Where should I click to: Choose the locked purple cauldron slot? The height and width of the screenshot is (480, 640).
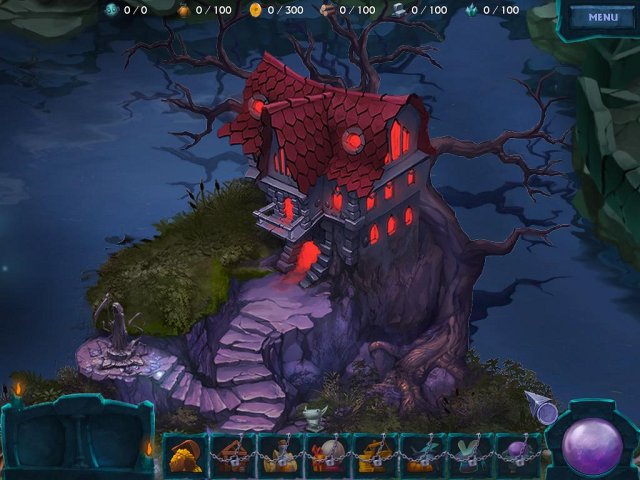(516, 455)
